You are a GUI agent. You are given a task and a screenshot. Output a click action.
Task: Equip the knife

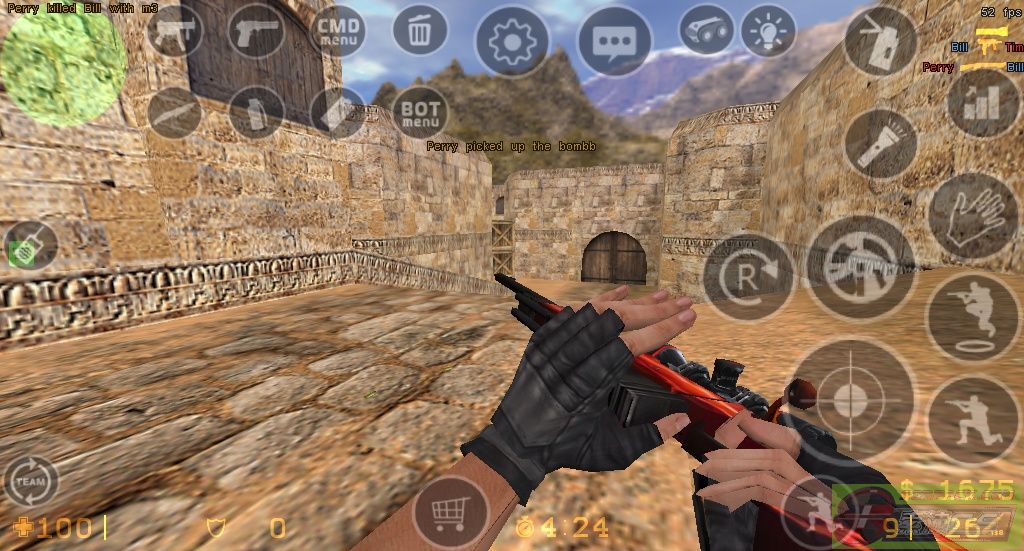point(175,112)
